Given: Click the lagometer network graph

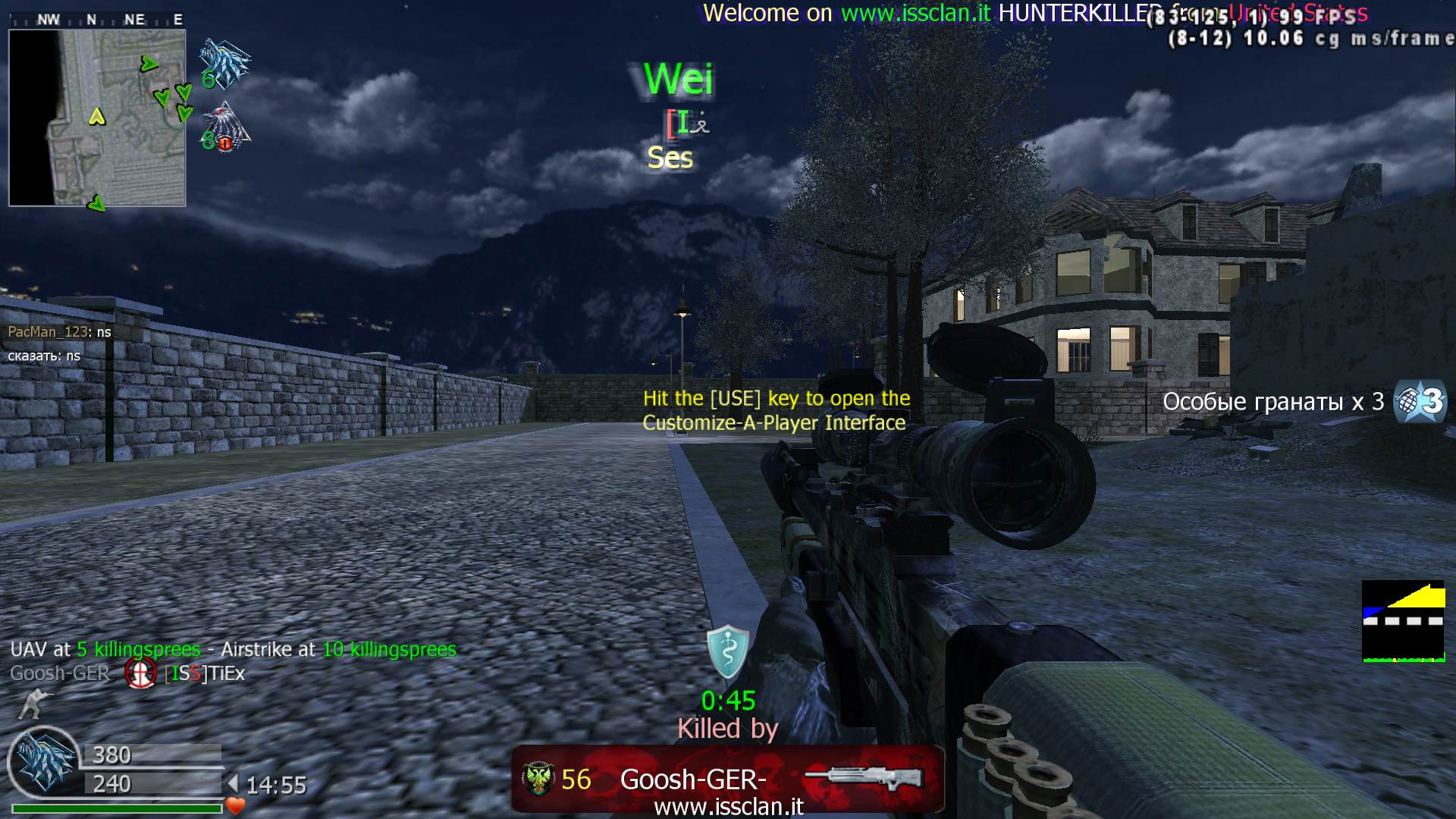Looking at the screenshot, I should click(1403, 621).
